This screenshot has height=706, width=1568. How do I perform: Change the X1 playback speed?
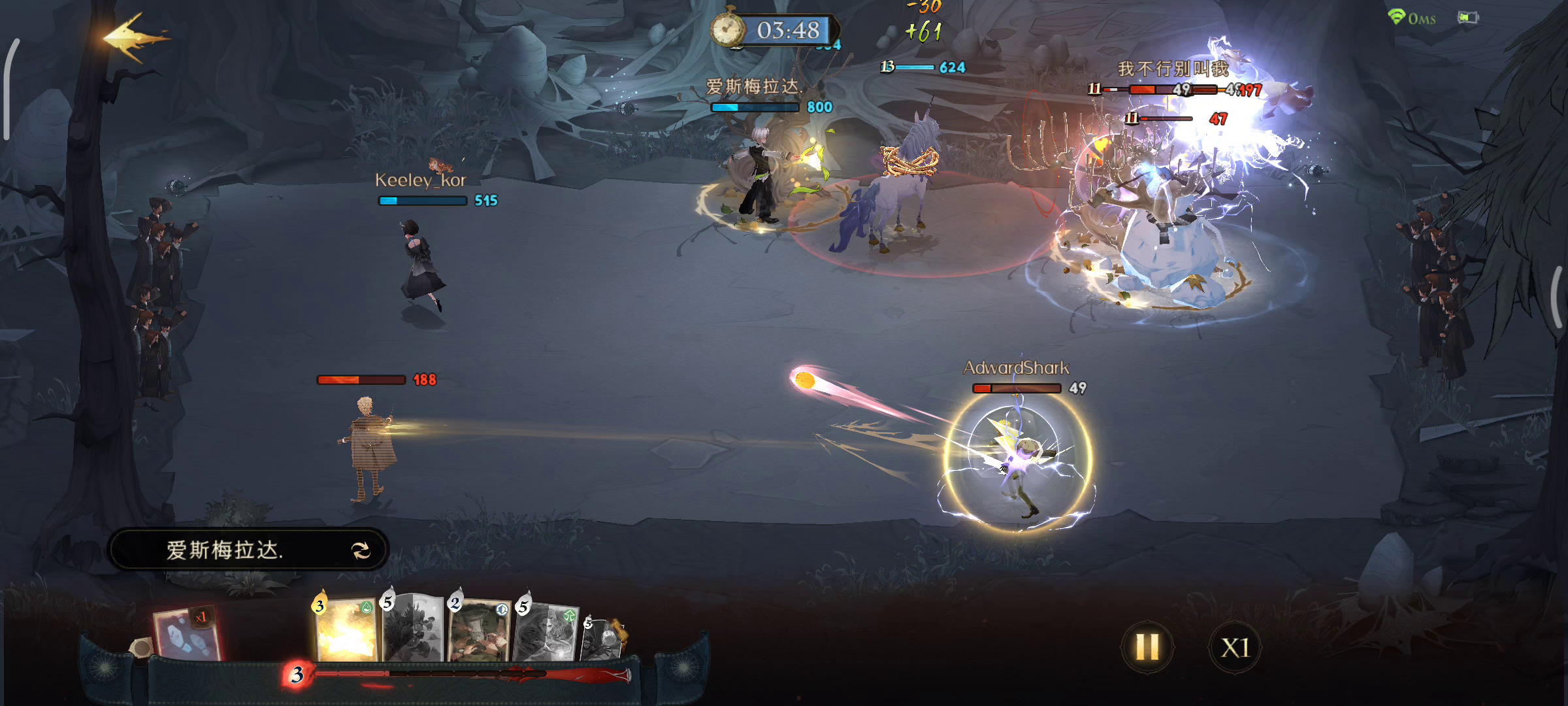[1235, 647]
